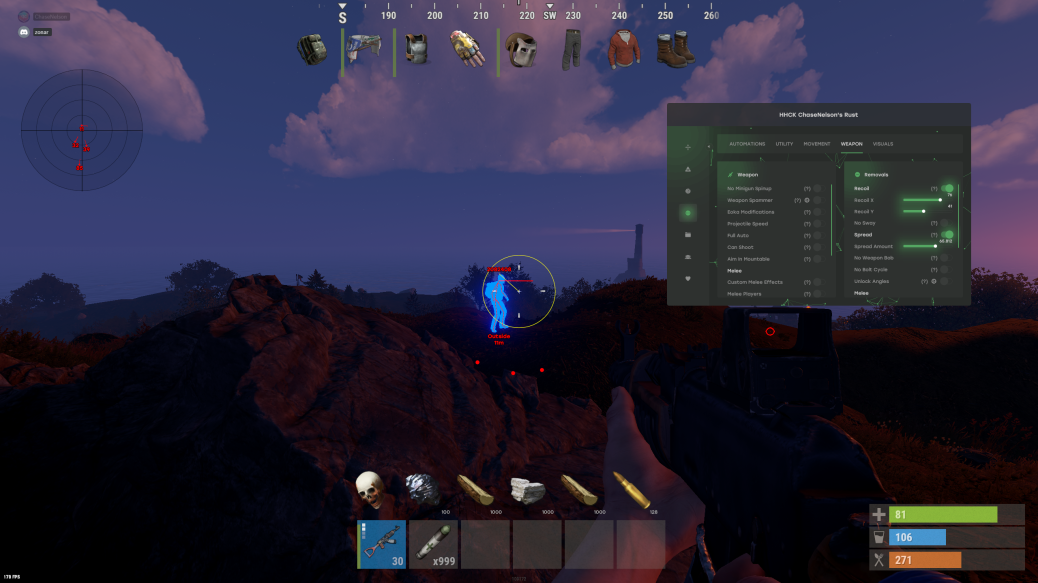
Task: Select the rocket hotbar slot
Action: [434, 544]
